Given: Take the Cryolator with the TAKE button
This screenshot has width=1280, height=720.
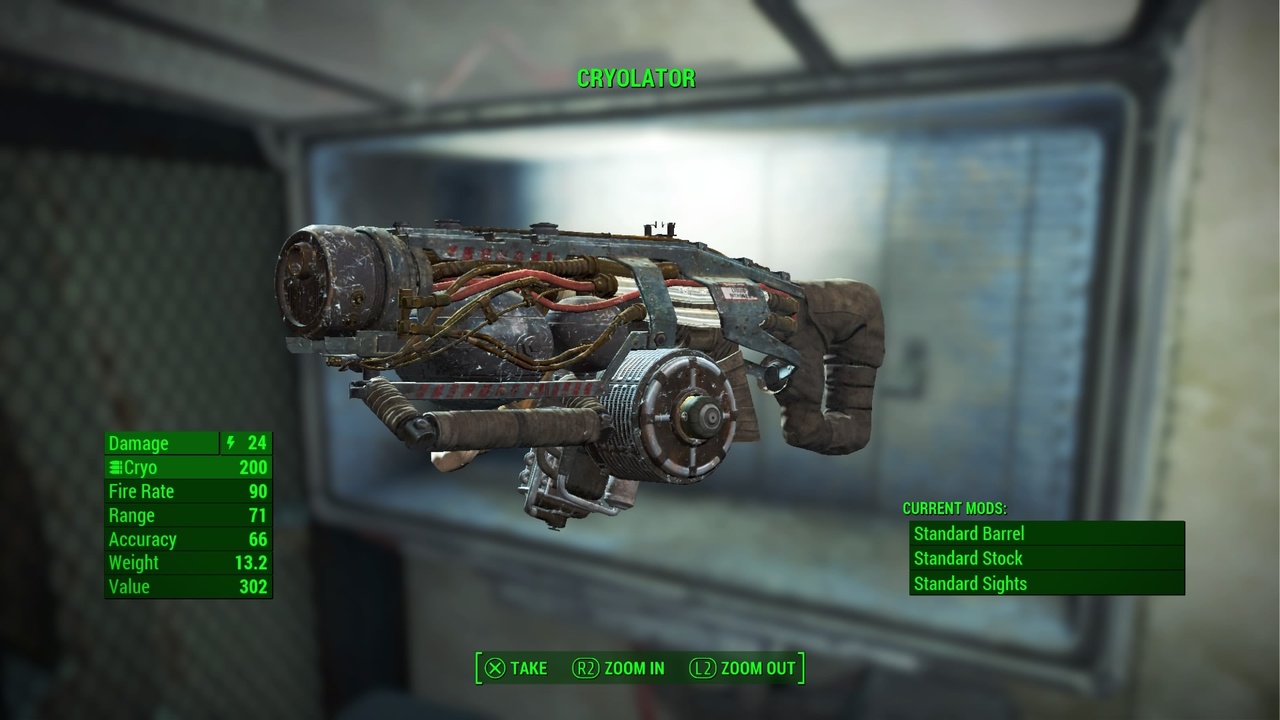Looking at the screenshot, I should pyautogui.click(x=516, y=668).
